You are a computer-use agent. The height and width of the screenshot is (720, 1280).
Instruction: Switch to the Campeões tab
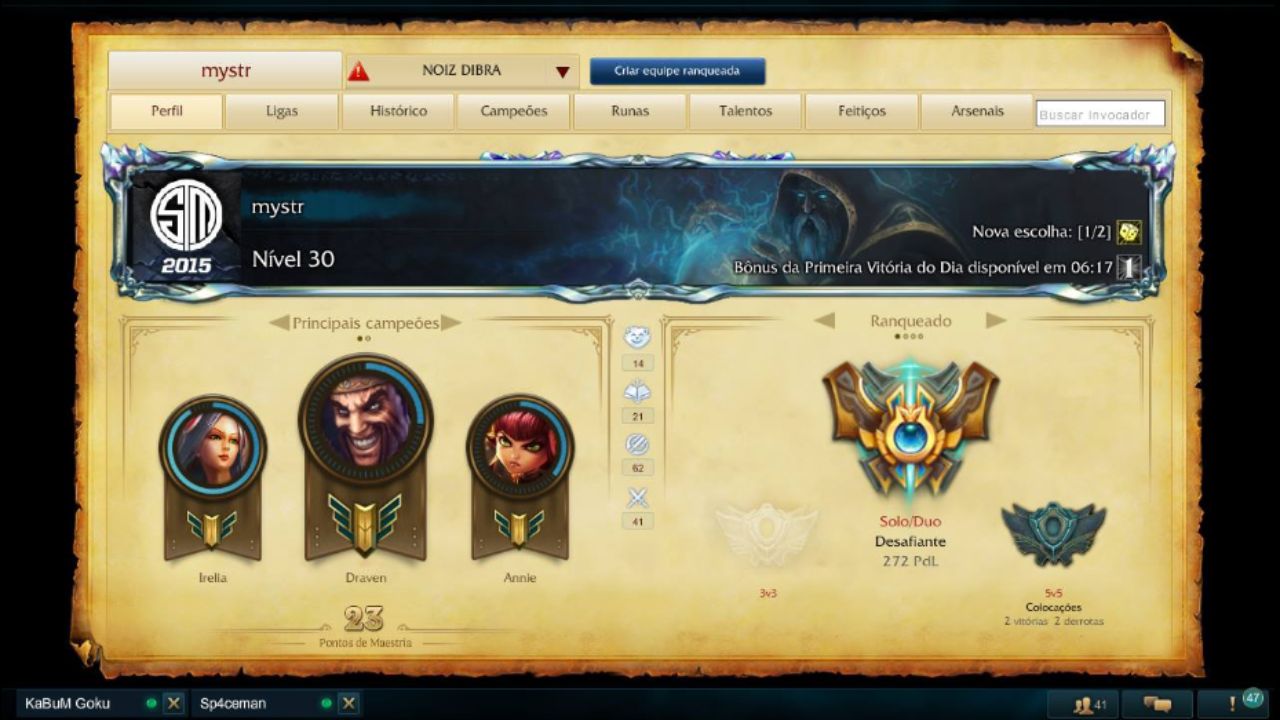coord(514,111)
